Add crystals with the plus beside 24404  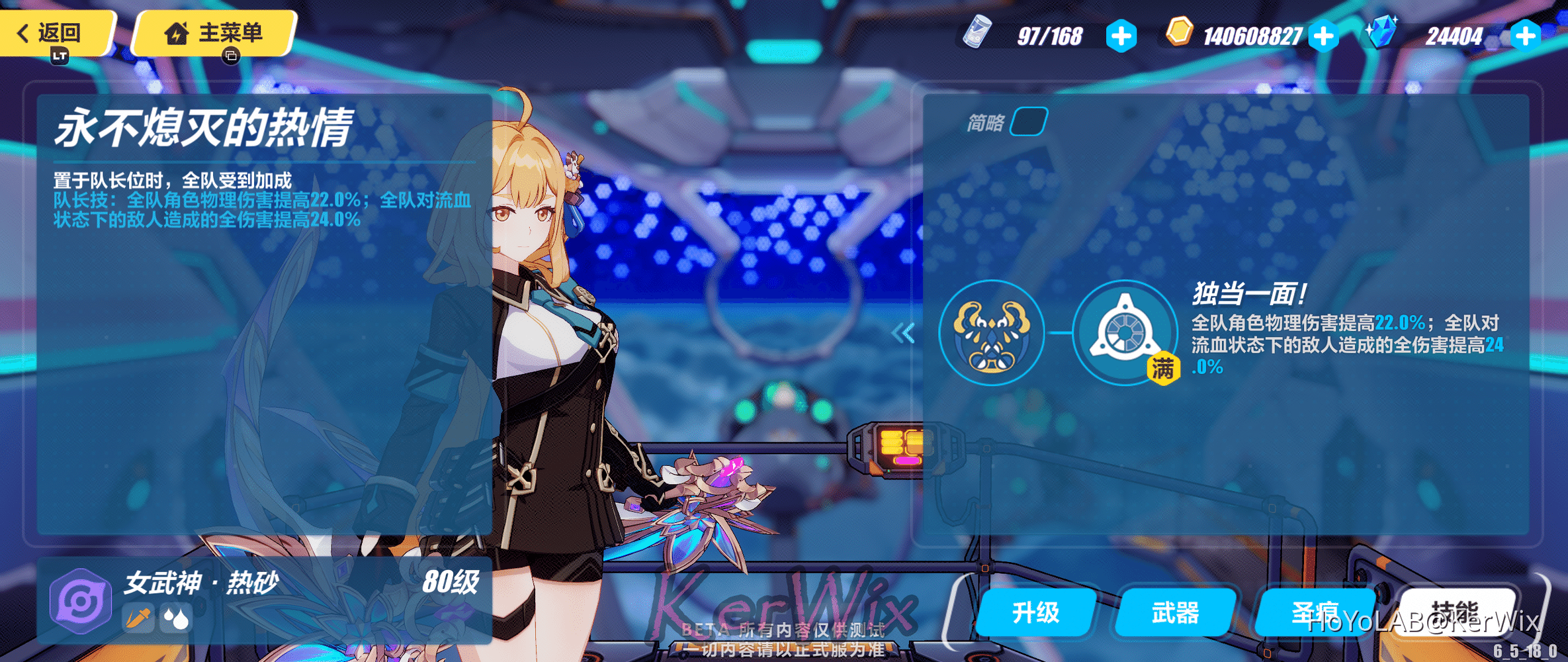click(x=1525, y=36)
